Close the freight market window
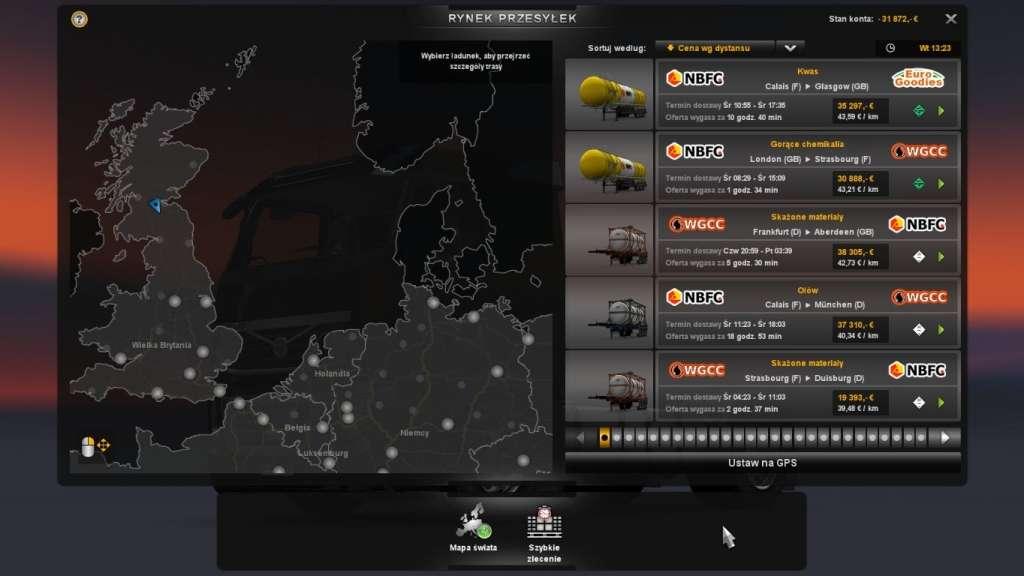The image size is (1024, 576). pos(950,18)
